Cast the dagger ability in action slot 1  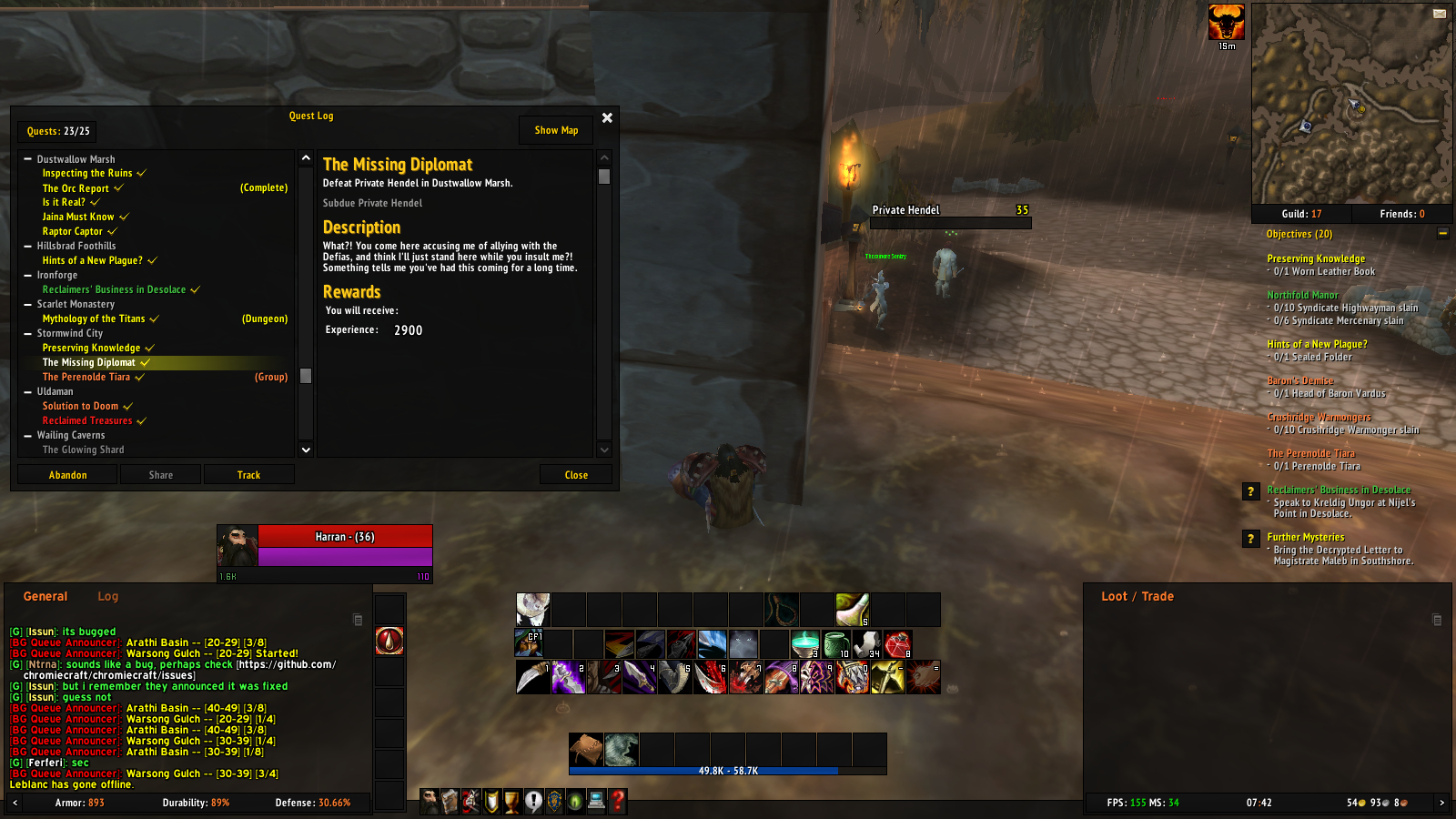pyautogui.click(x=533, y=677)
